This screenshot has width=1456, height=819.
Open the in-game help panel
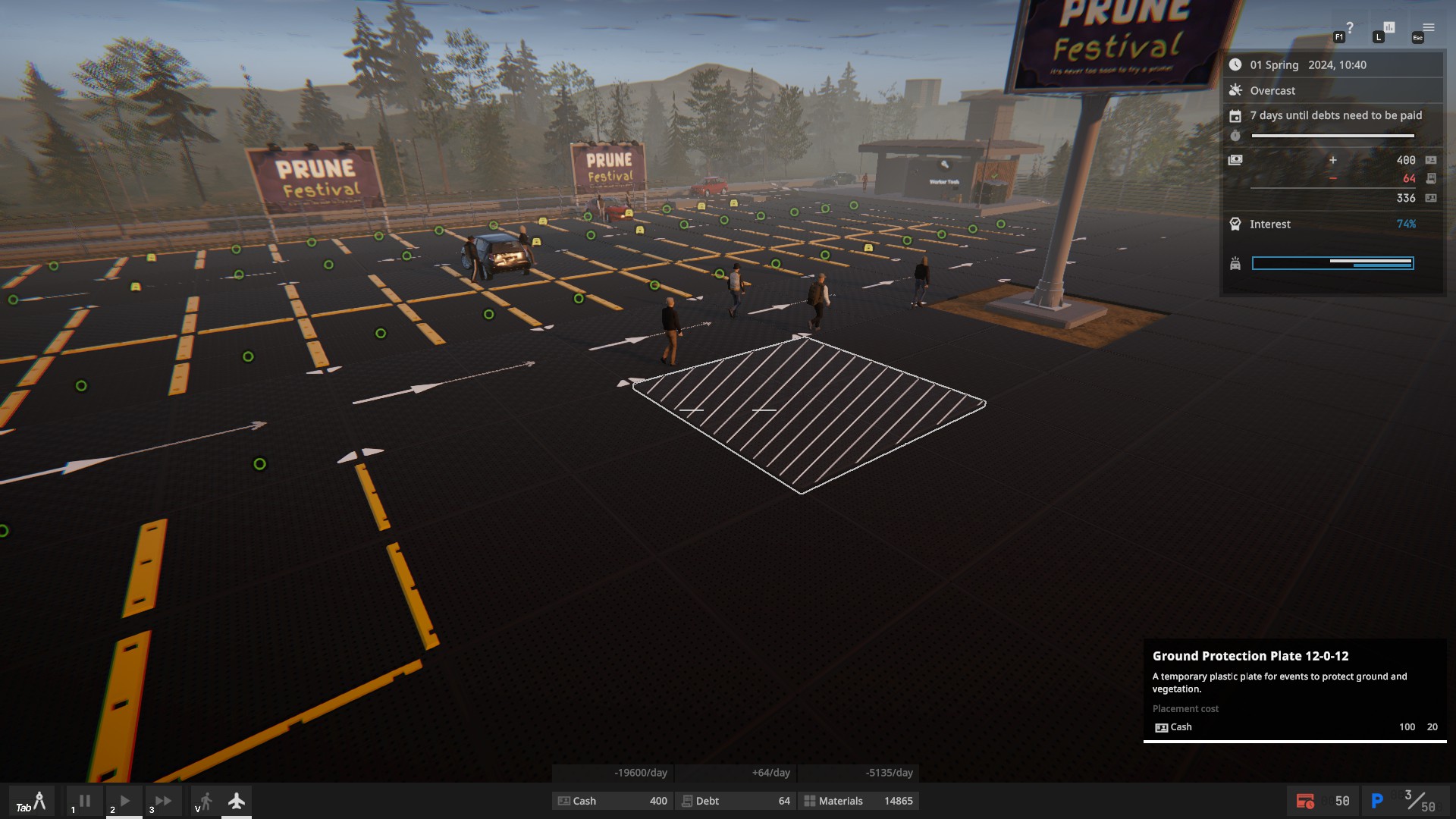point(1350,28)
